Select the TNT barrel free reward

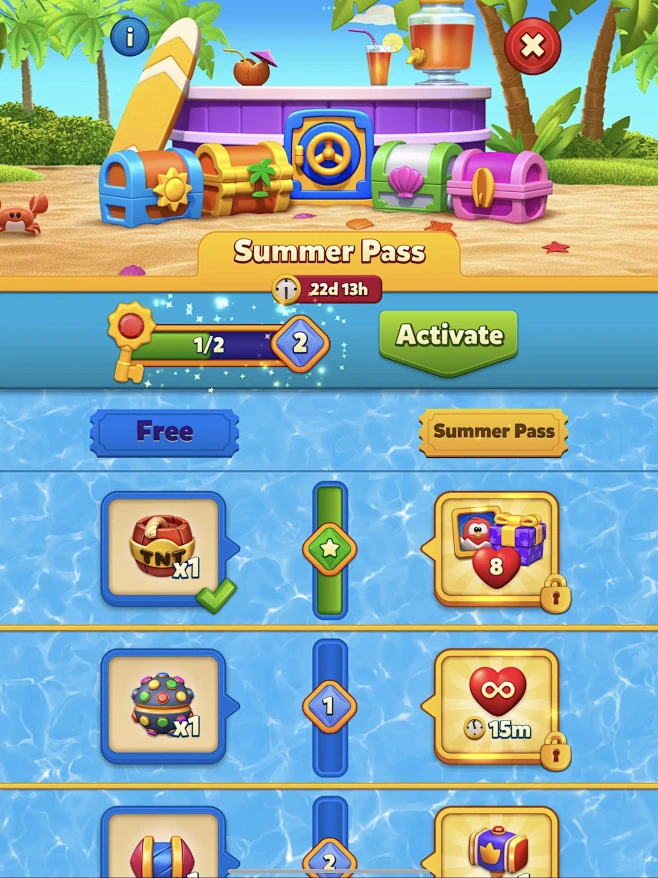click(164, 548)
